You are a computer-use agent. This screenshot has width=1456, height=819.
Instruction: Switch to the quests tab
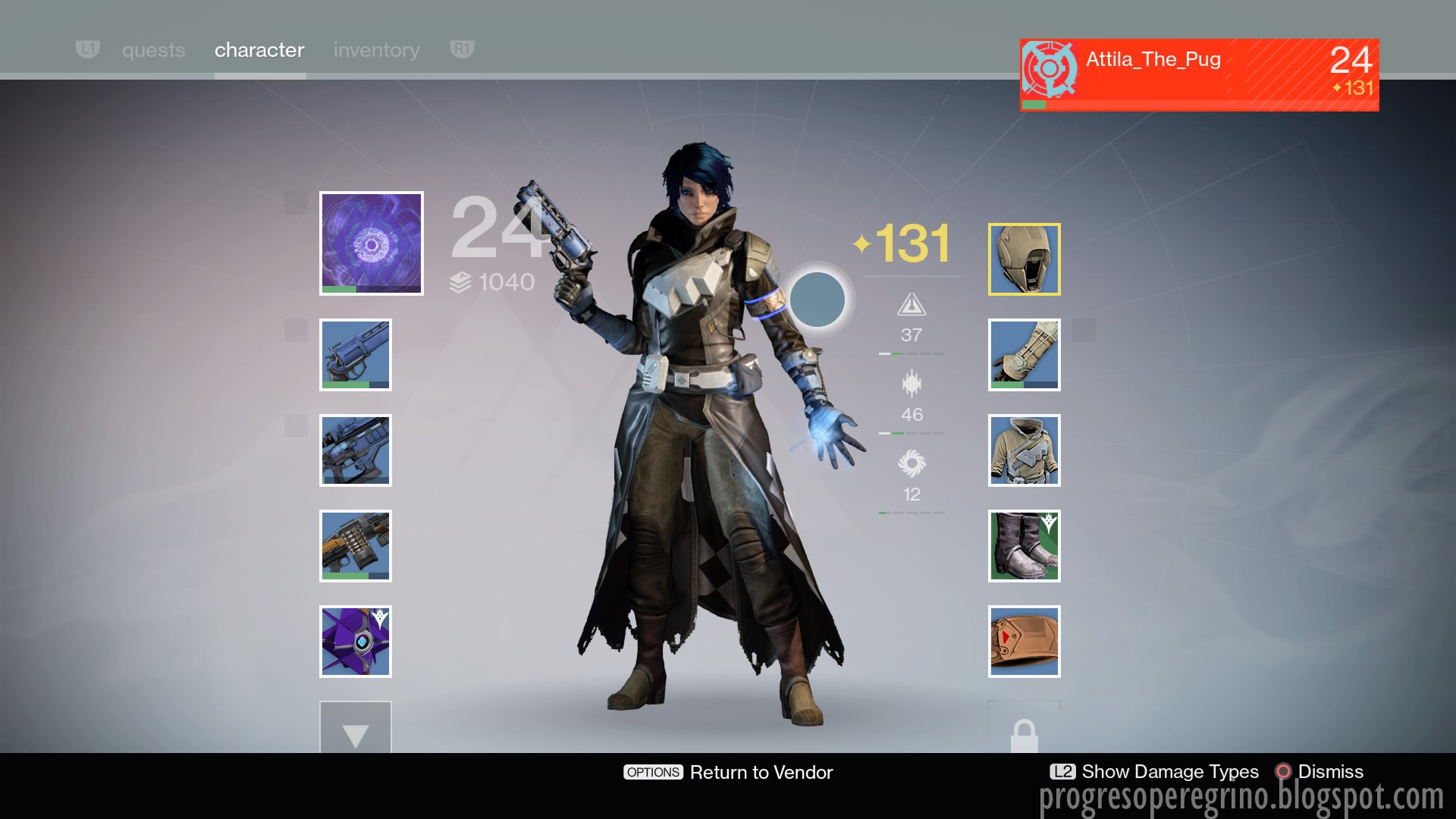coord(153,50)
